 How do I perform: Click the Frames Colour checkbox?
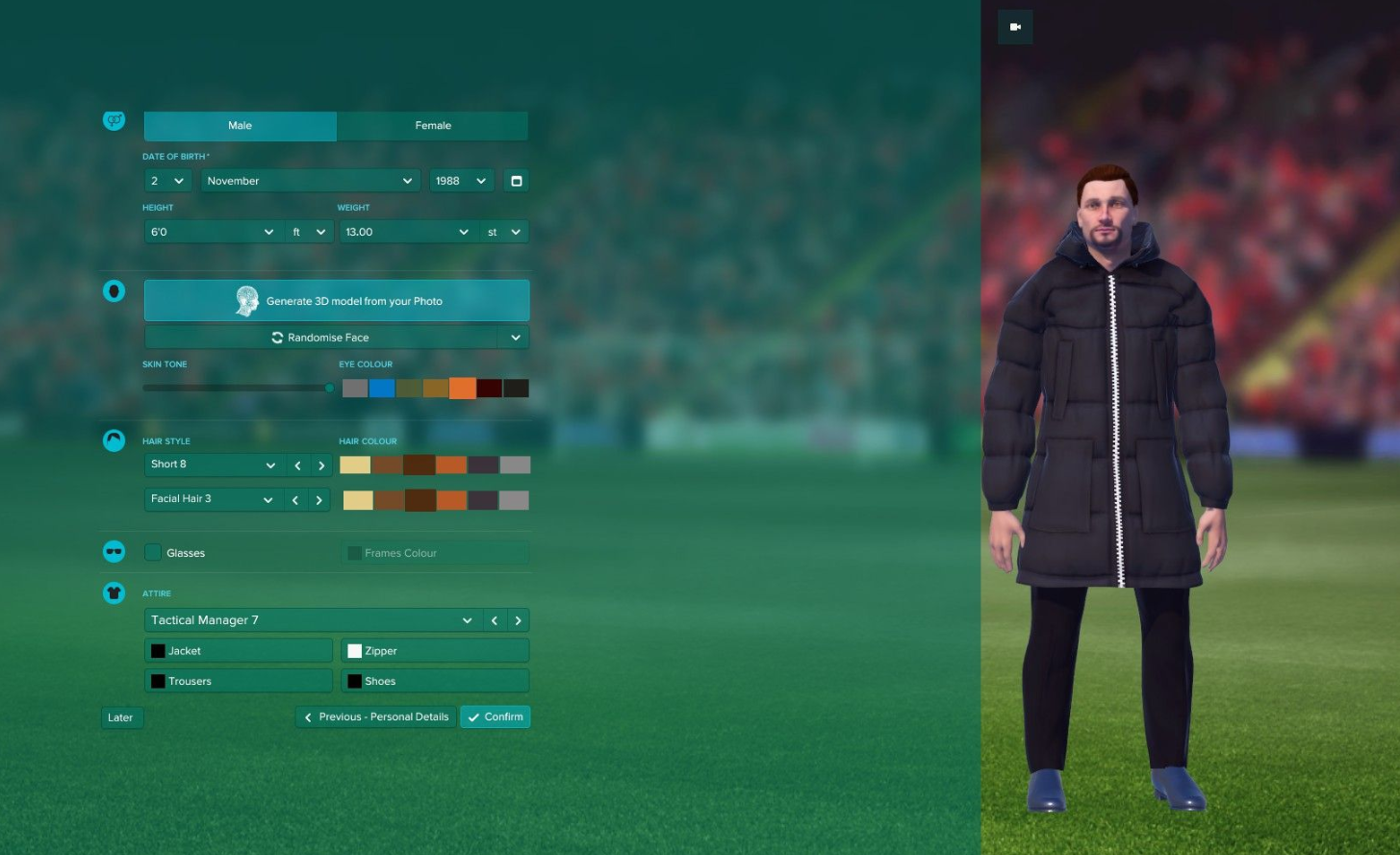point(353,552)
